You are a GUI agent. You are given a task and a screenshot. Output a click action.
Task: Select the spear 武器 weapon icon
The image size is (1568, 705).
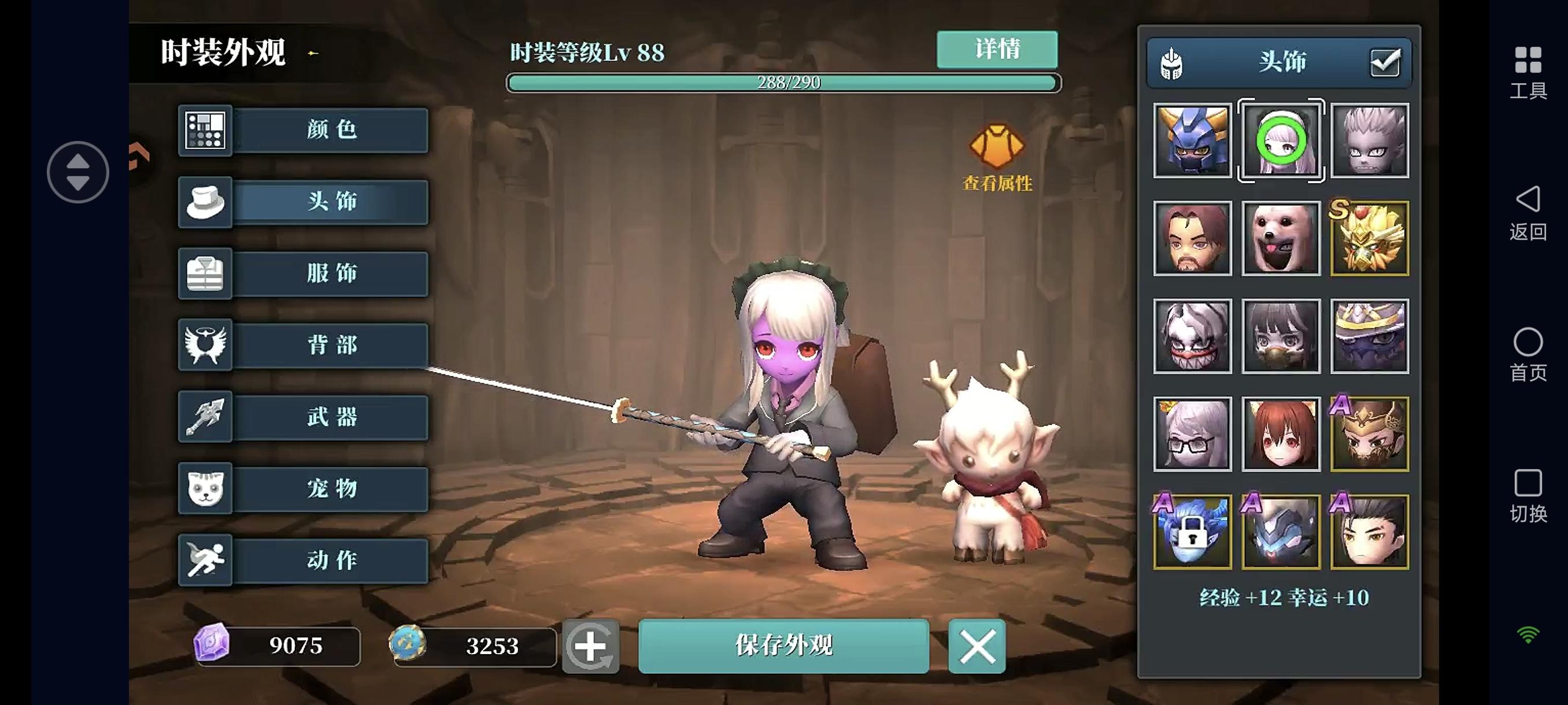click(x=205, y=417)
